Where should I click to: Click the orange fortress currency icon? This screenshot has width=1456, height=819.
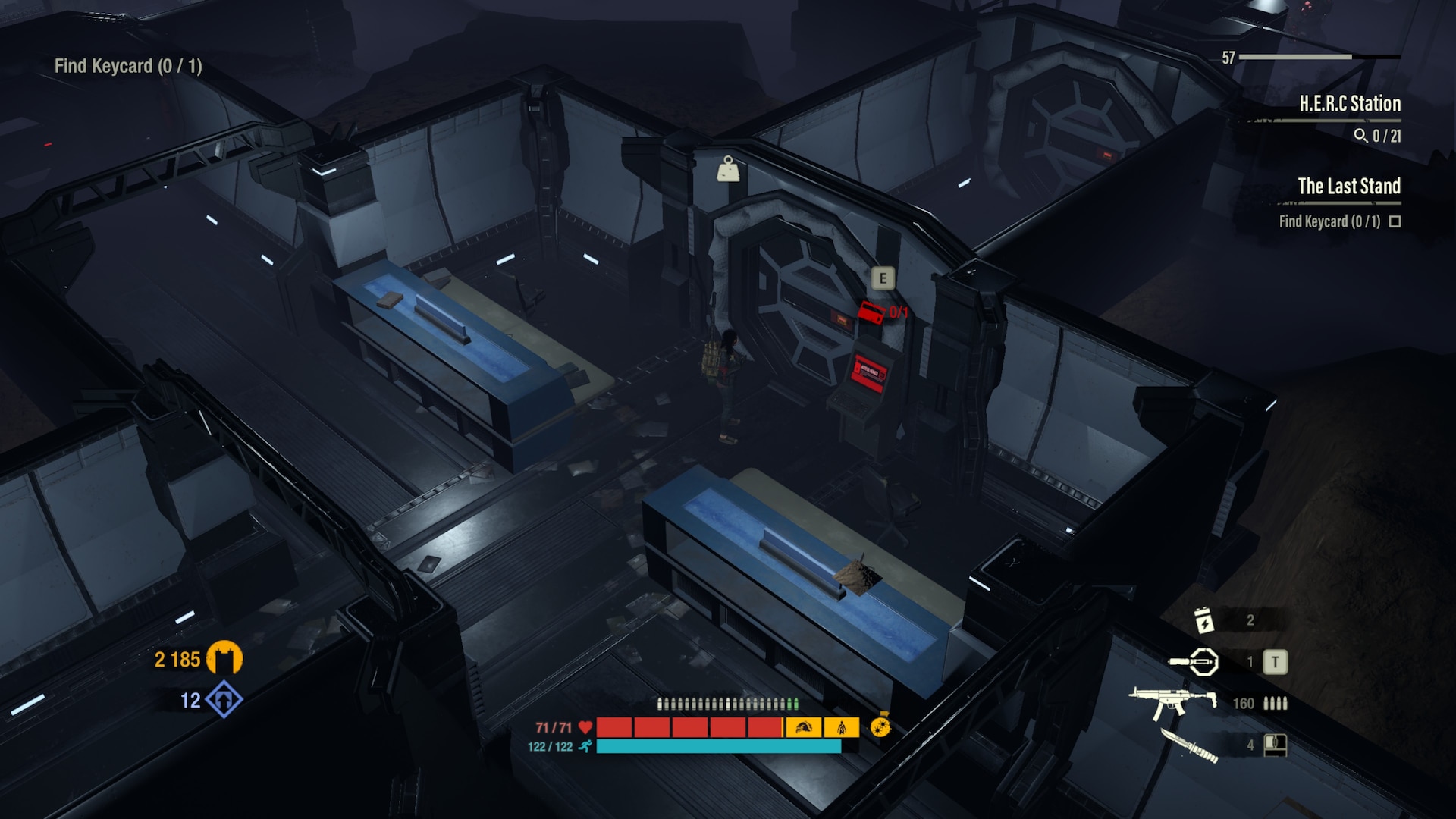tap(224, 658)
